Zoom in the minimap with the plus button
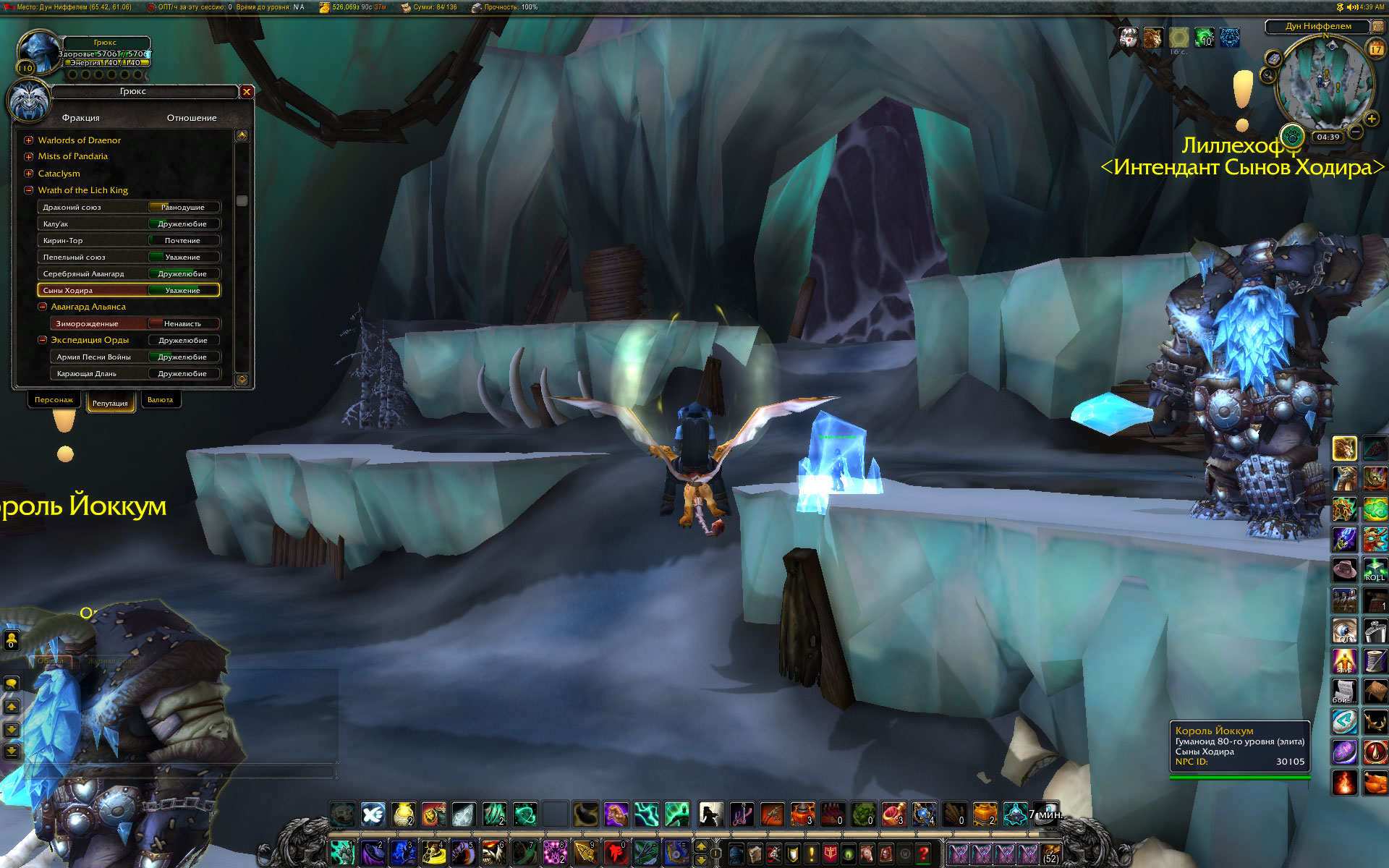 (1371, 119)
